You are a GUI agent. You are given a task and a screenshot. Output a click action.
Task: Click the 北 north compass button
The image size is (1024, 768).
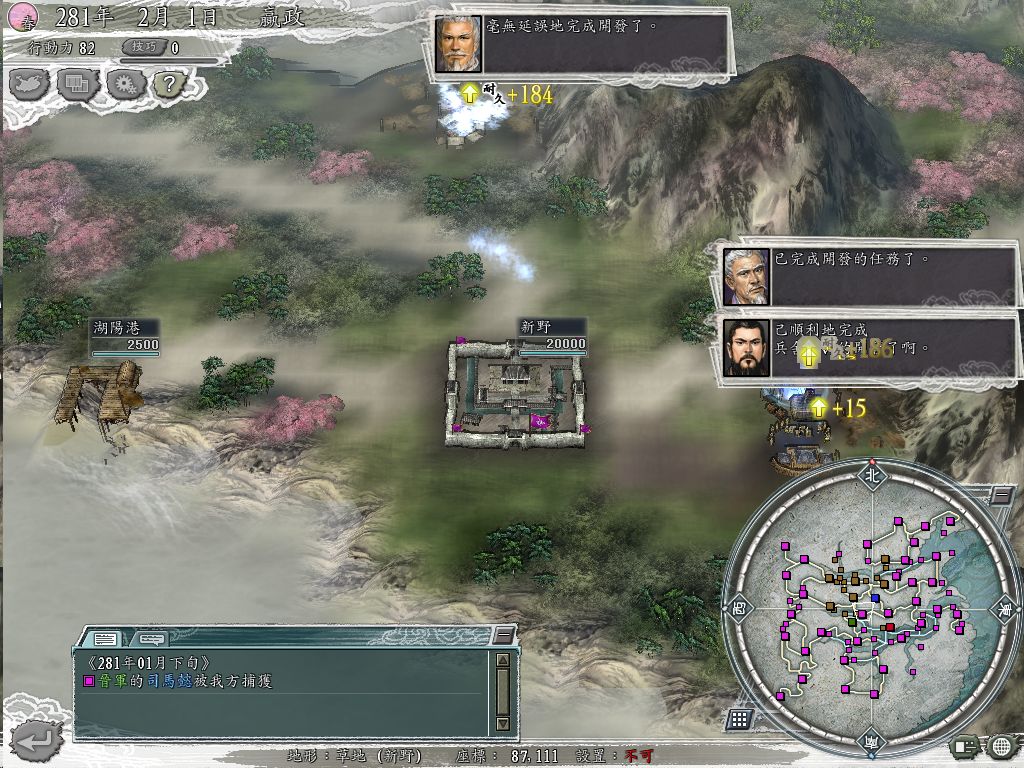[871, 476]
